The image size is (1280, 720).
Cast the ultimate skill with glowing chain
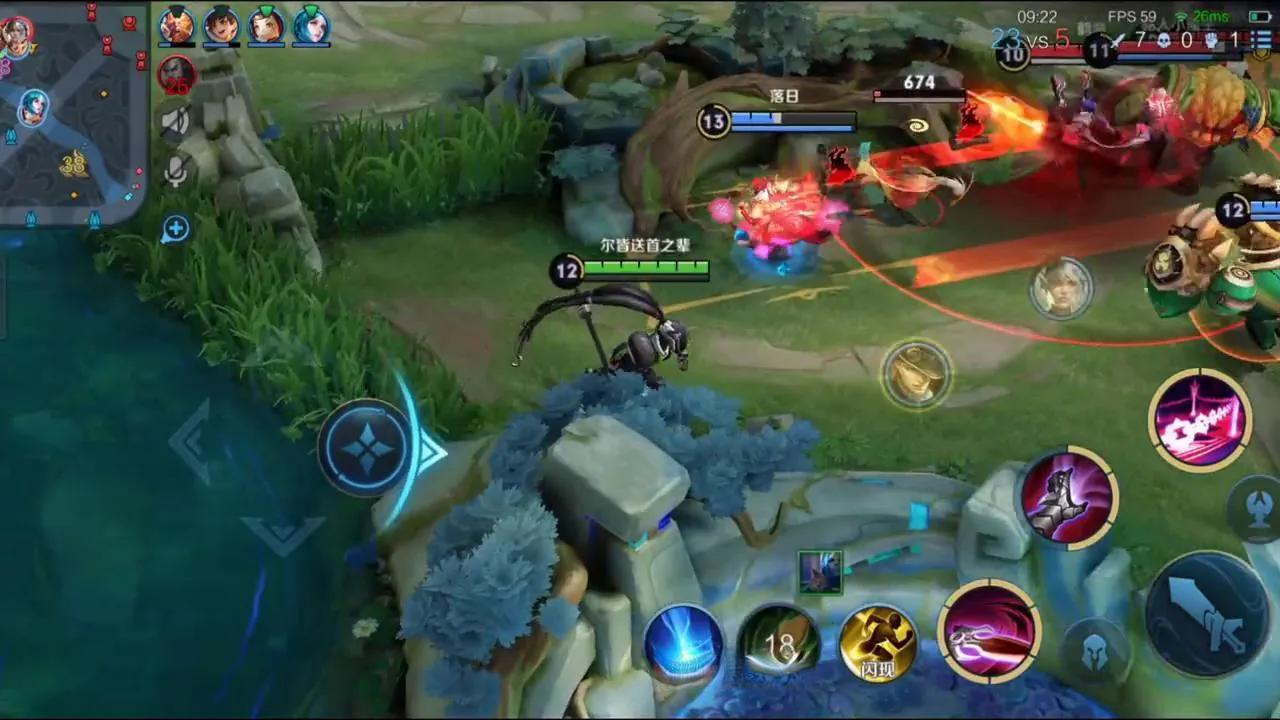1199,420
